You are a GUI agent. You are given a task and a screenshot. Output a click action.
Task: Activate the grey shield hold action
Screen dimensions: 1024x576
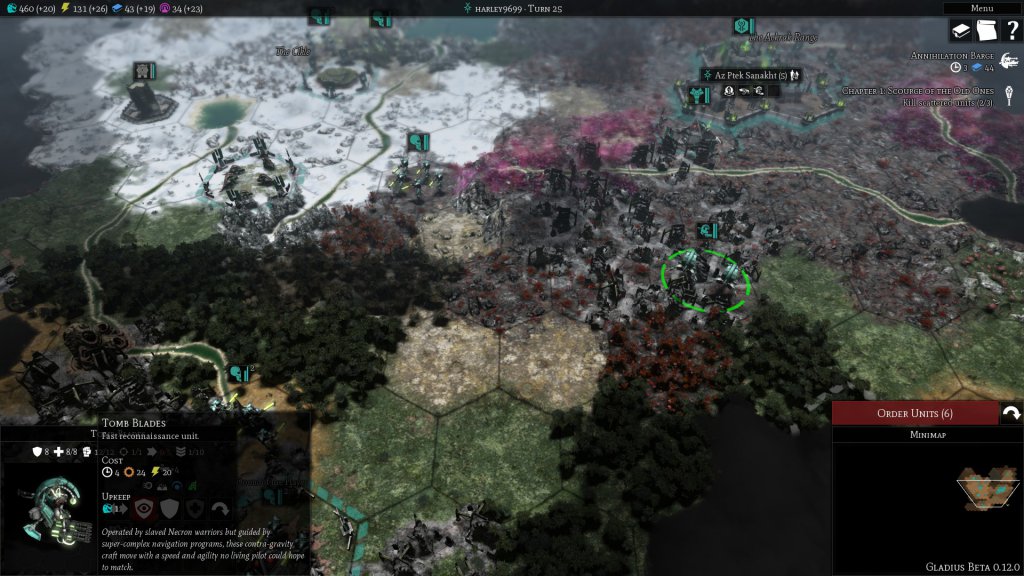pyautogui.click(x=169, y=508)
